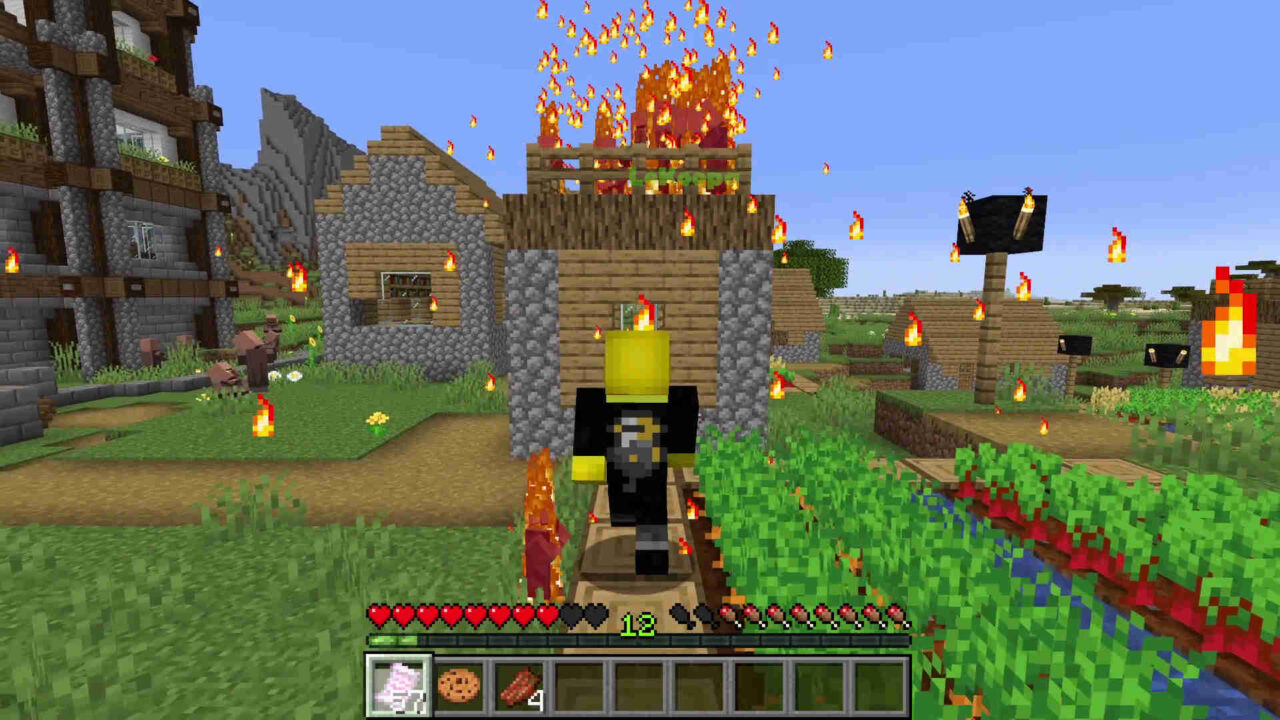Select the cookie in the hotbar
This screenshot has height=720, width=1280.
tap(458, 687)
